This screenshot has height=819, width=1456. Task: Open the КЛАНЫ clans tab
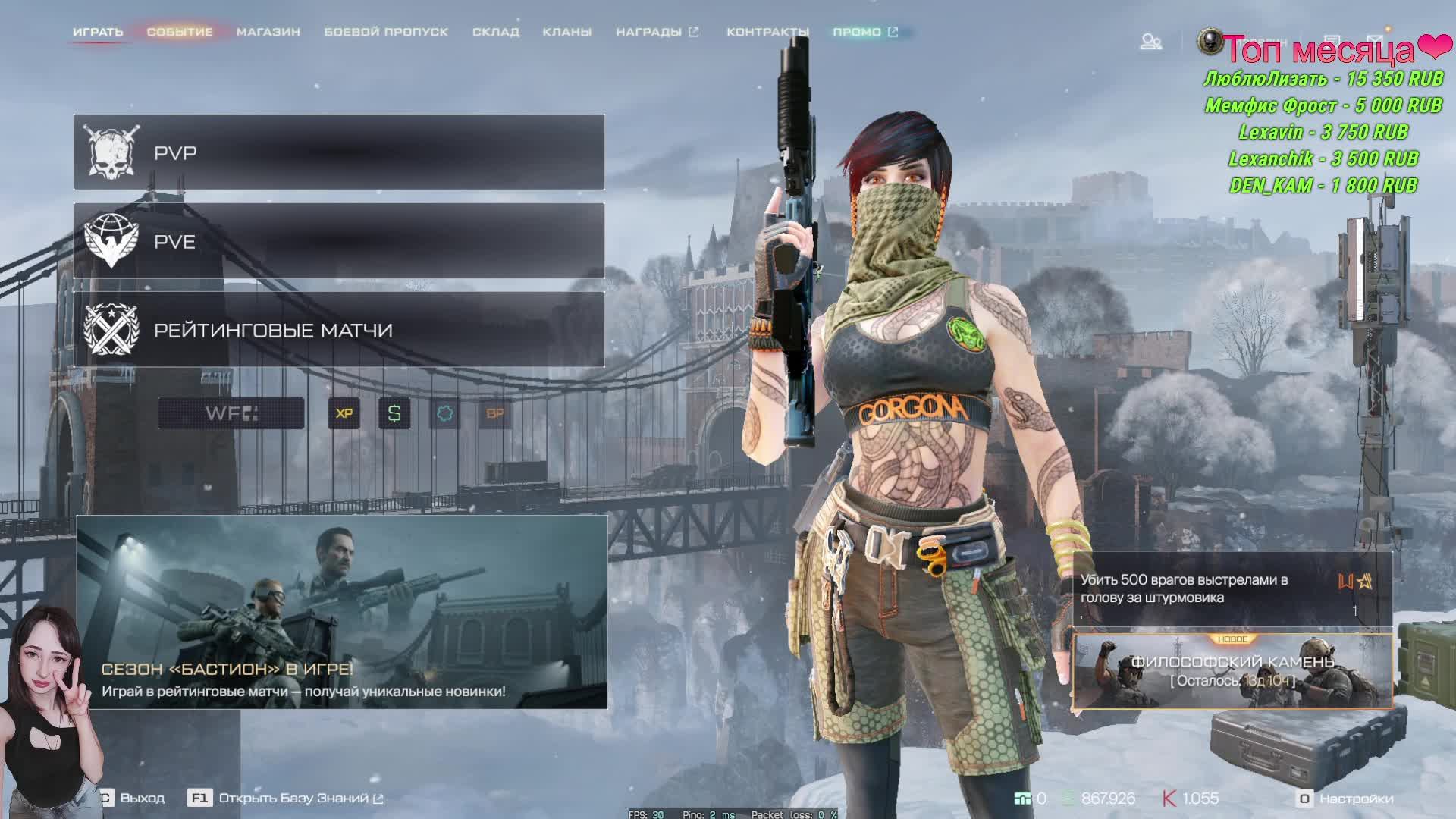pyautogui.click(x=566, y=32)
